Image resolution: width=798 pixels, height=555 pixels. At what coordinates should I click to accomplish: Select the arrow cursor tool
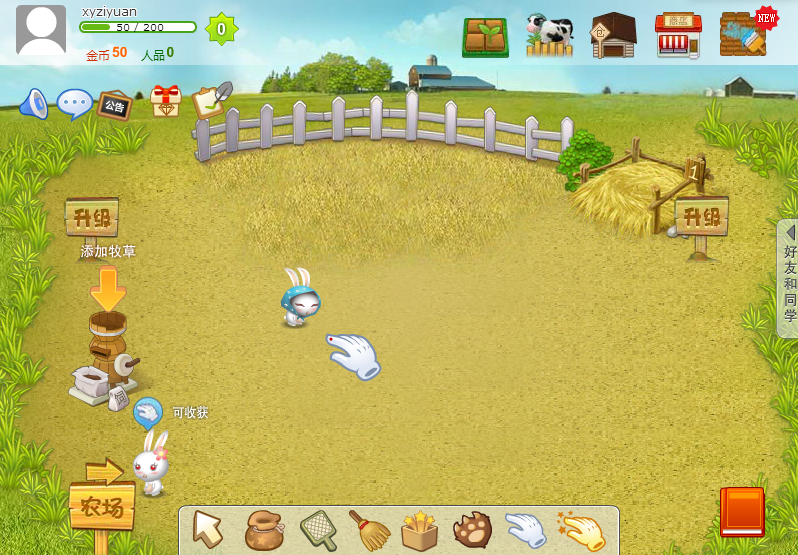(x=208, y=528)
